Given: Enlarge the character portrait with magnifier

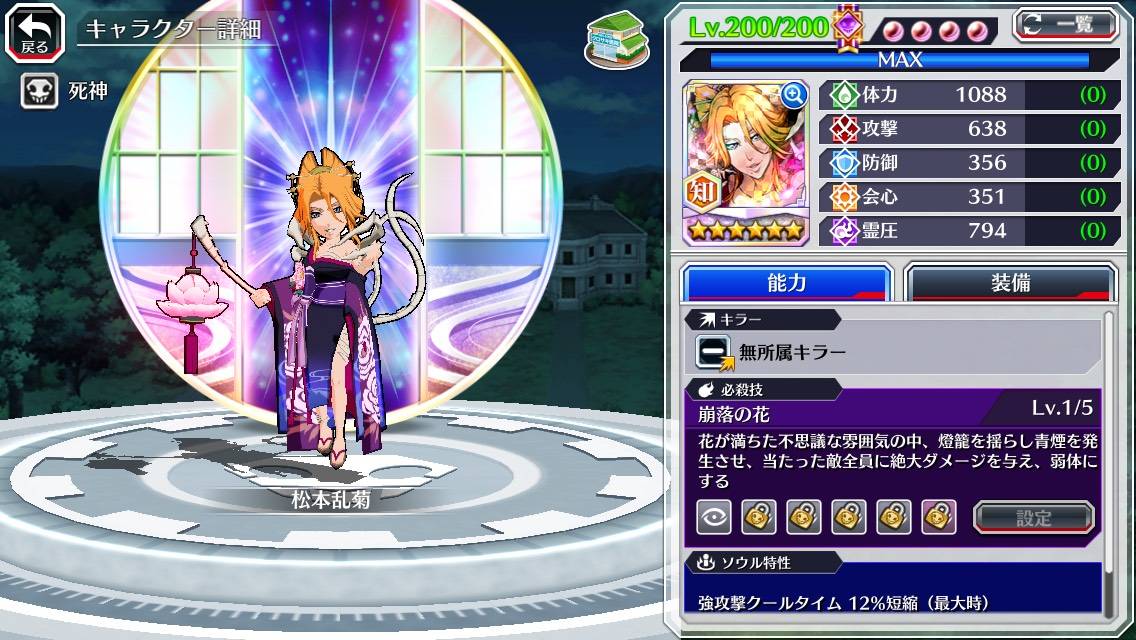Looking at the screenshot, I should (794, 95).
